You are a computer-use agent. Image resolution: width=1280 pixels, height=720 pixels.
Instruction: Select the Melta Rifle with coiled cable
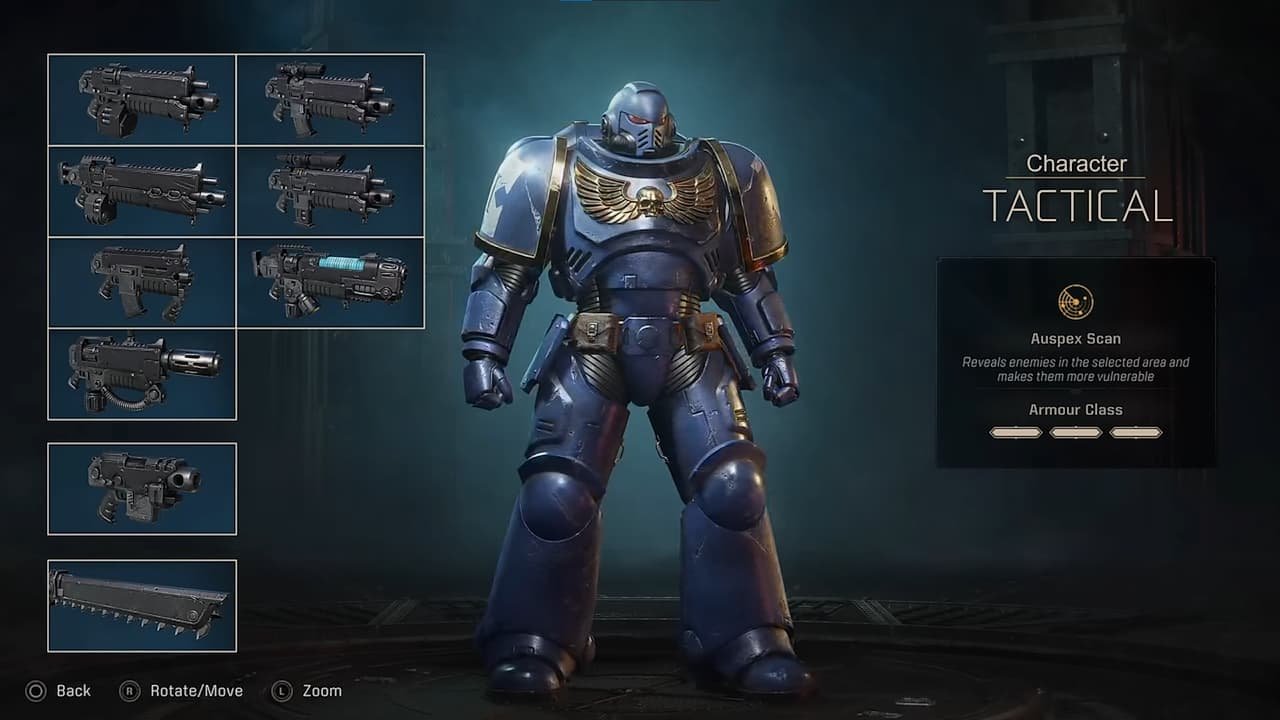[x=141, y=375]
